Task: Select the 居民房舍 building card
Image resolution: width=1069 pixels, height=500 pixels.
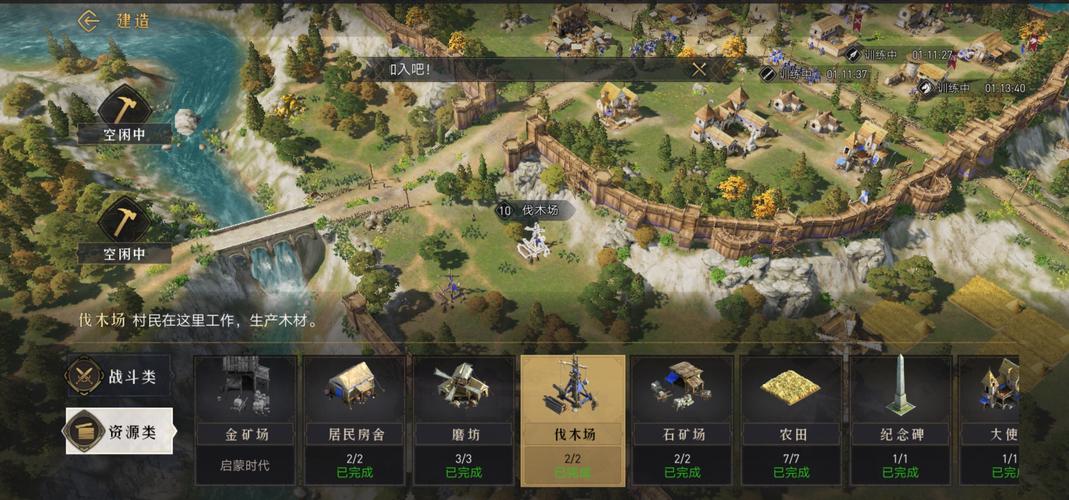Action: 354,419
